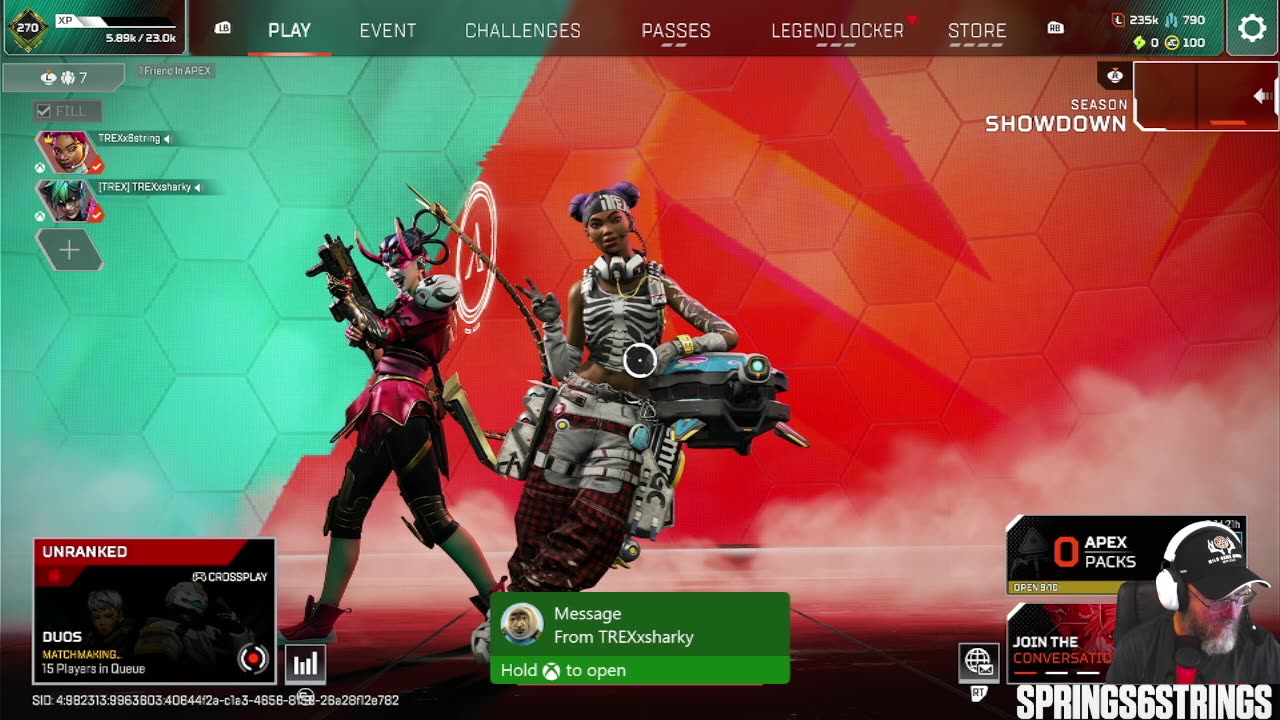This screenshot has height=720, width=1280.
Task: Cancel matchmaking with the red circle button
Action: point(253,658)
